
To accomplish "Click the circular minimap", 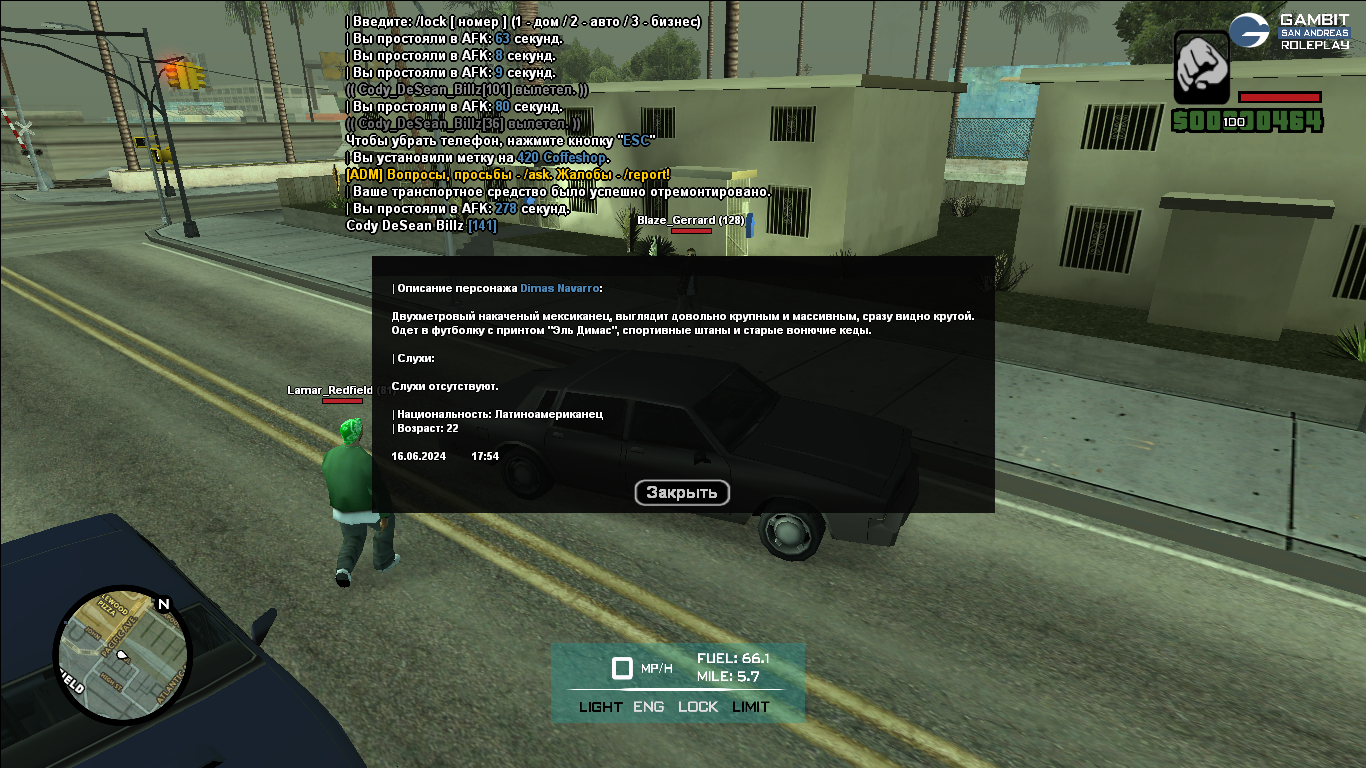I will click(x=122, y=654).
